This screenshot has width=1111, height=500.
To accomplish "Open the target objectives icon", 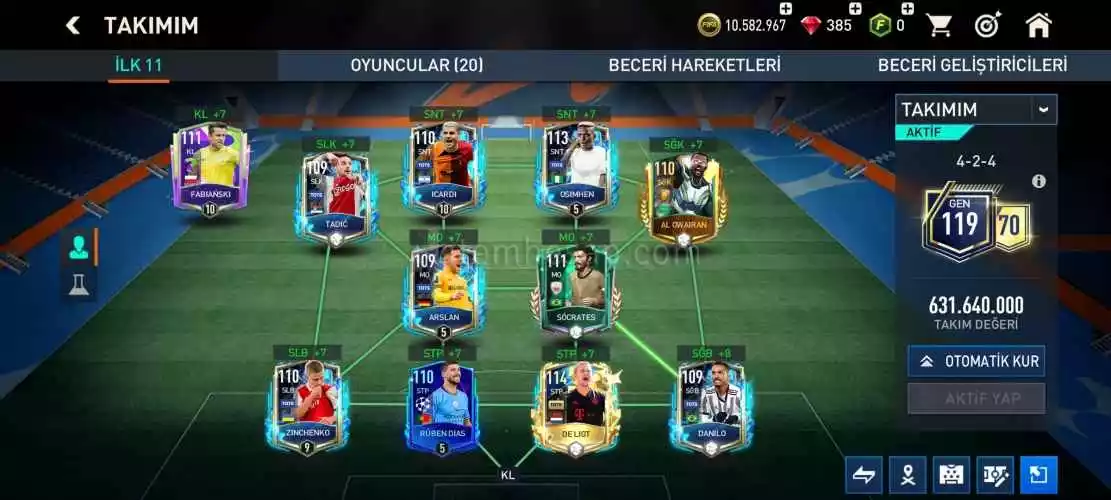I will coord(988,25).
